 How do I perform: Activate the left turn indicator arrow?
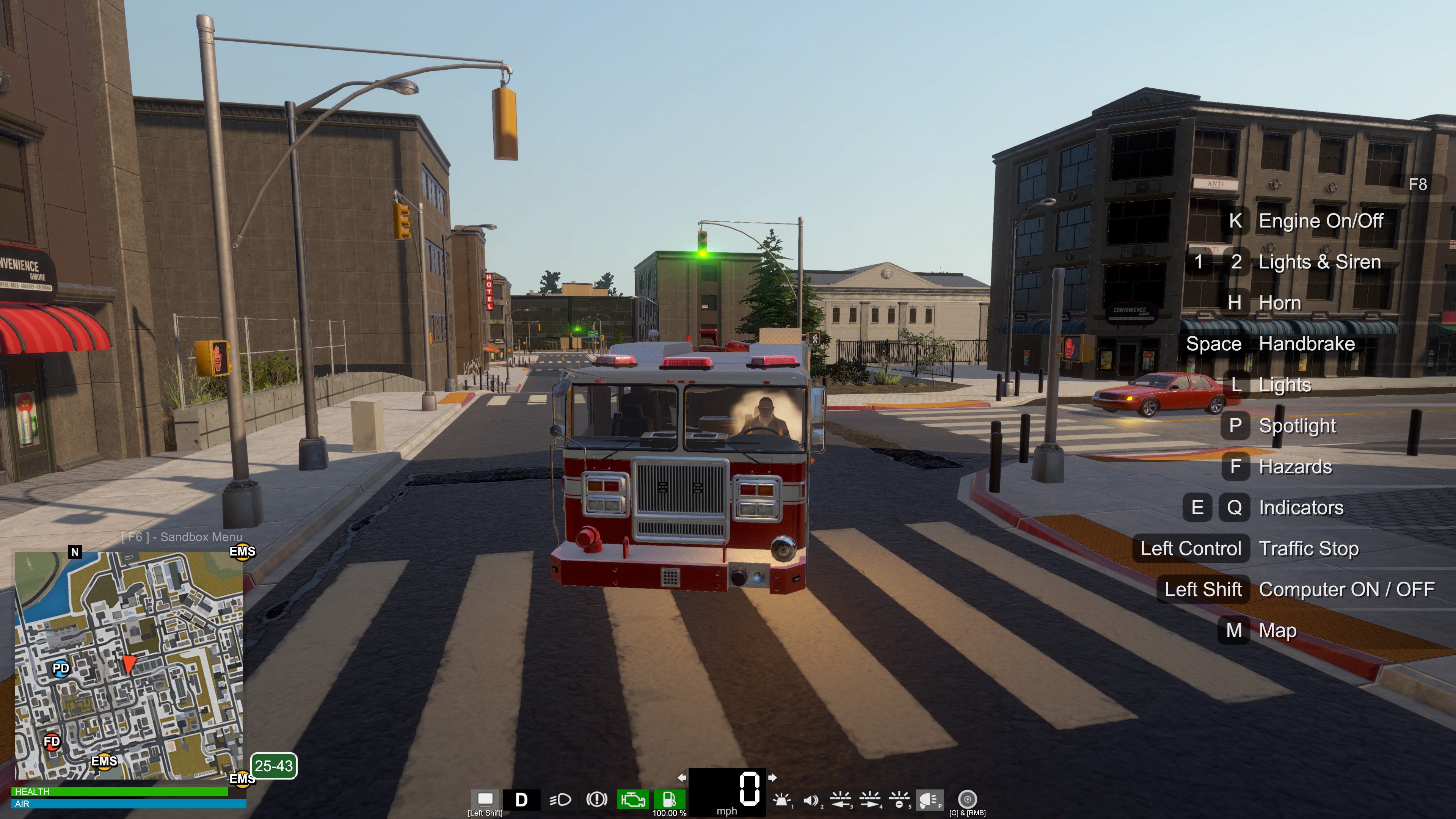[682, 778]
